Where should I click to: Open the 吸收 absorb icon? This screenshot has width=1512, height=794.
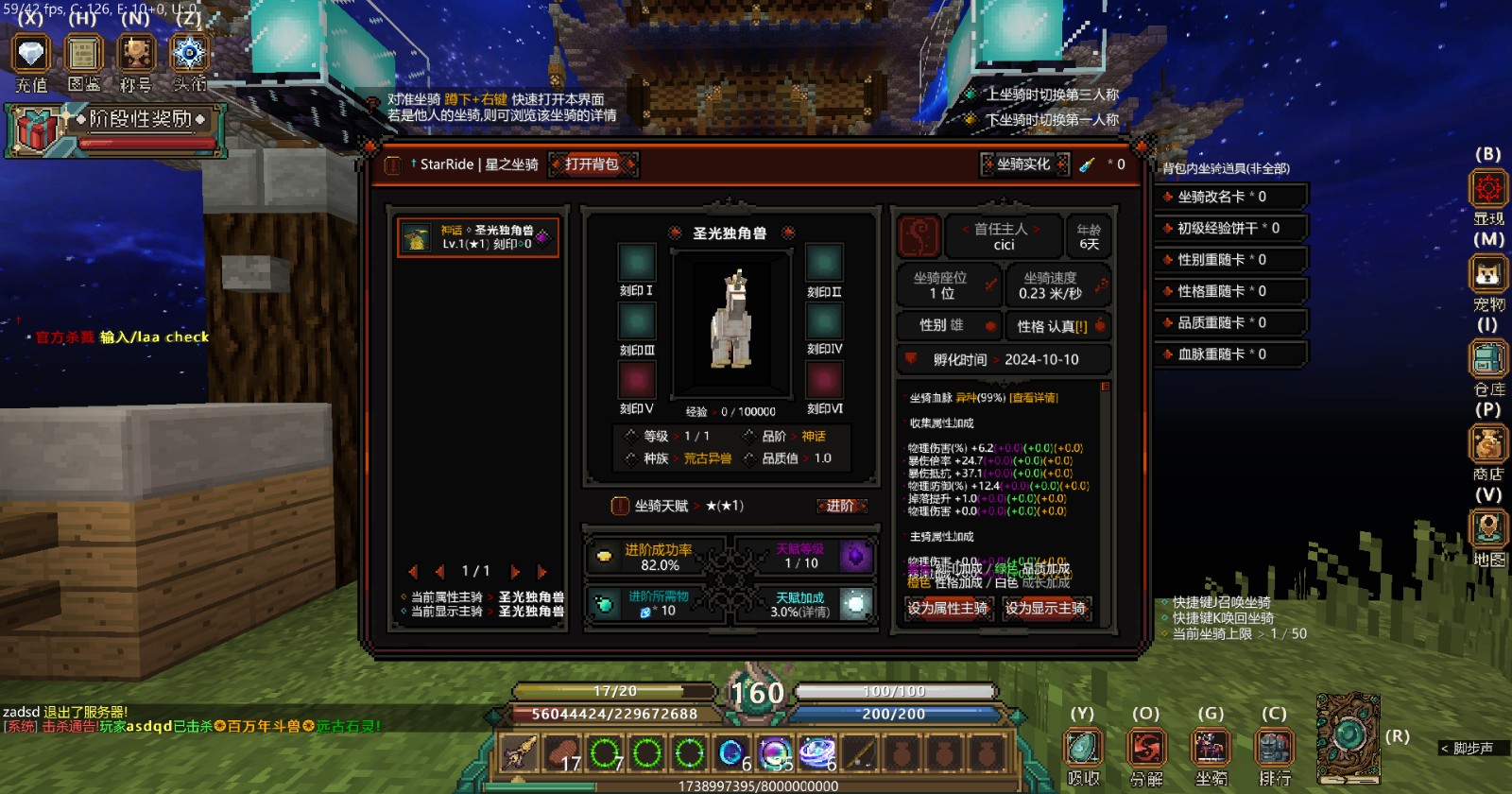click(1083, 749)
